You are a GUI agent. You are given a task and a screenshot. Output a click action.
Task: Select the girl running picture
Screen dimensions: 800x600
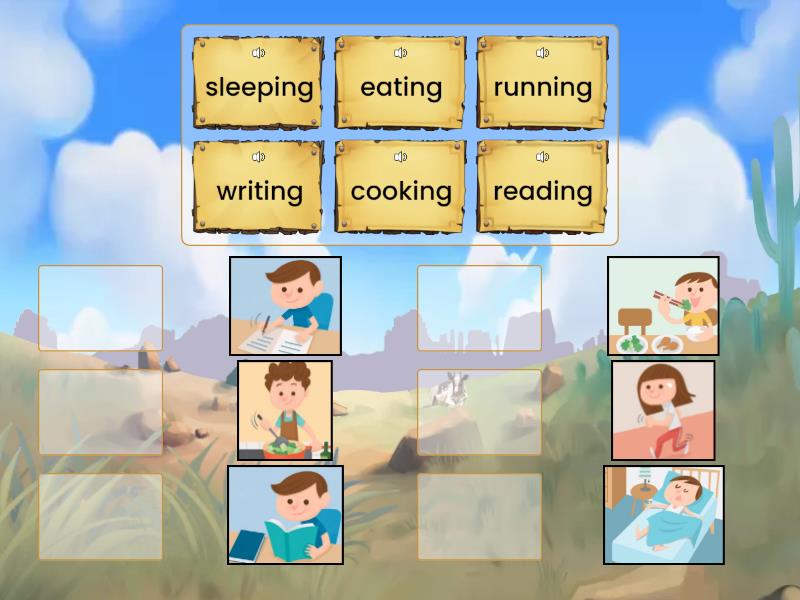coord(663,410)
